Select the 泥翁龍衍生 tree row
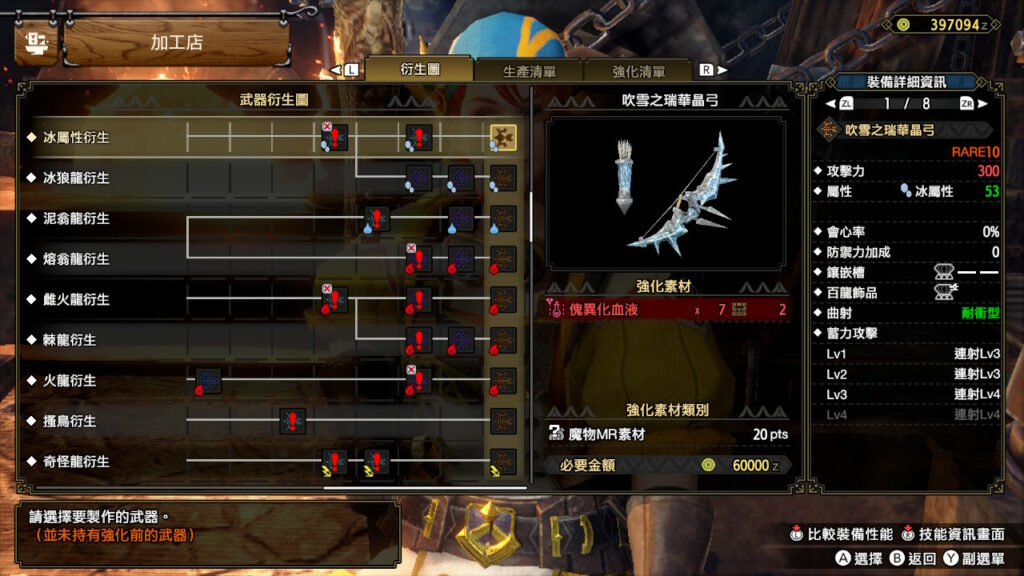Screen dimensions: 1024x576 pyautogui.click(x=76, y=218)
